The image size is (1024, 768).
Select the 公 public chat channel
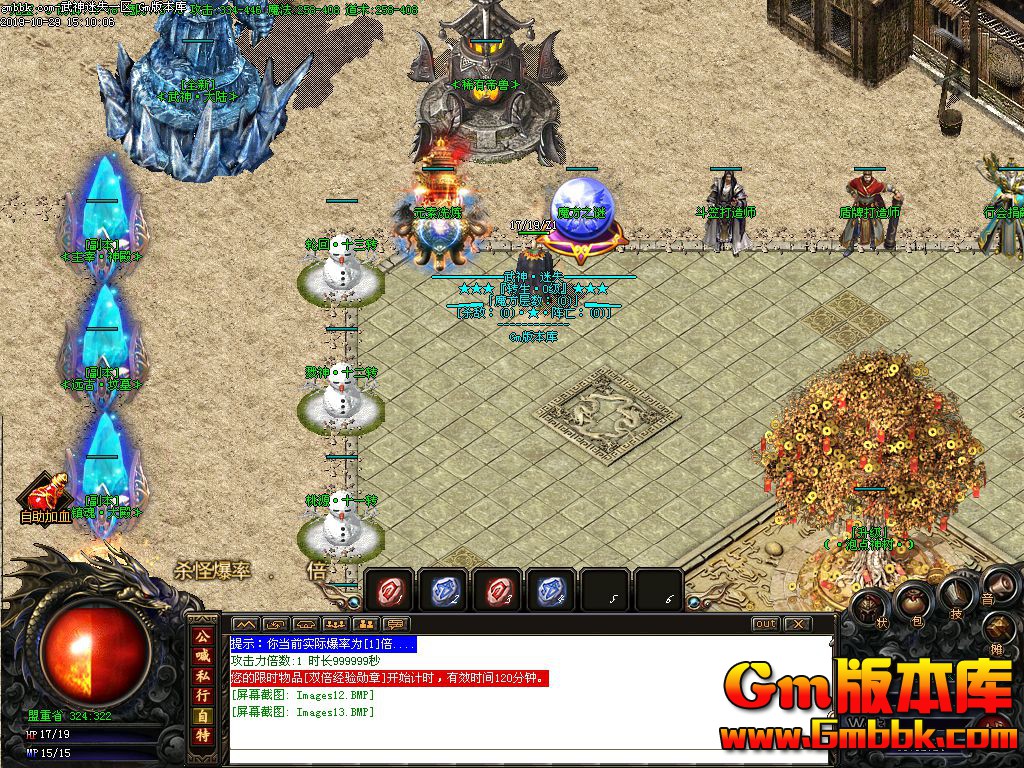tap(203, 636)
